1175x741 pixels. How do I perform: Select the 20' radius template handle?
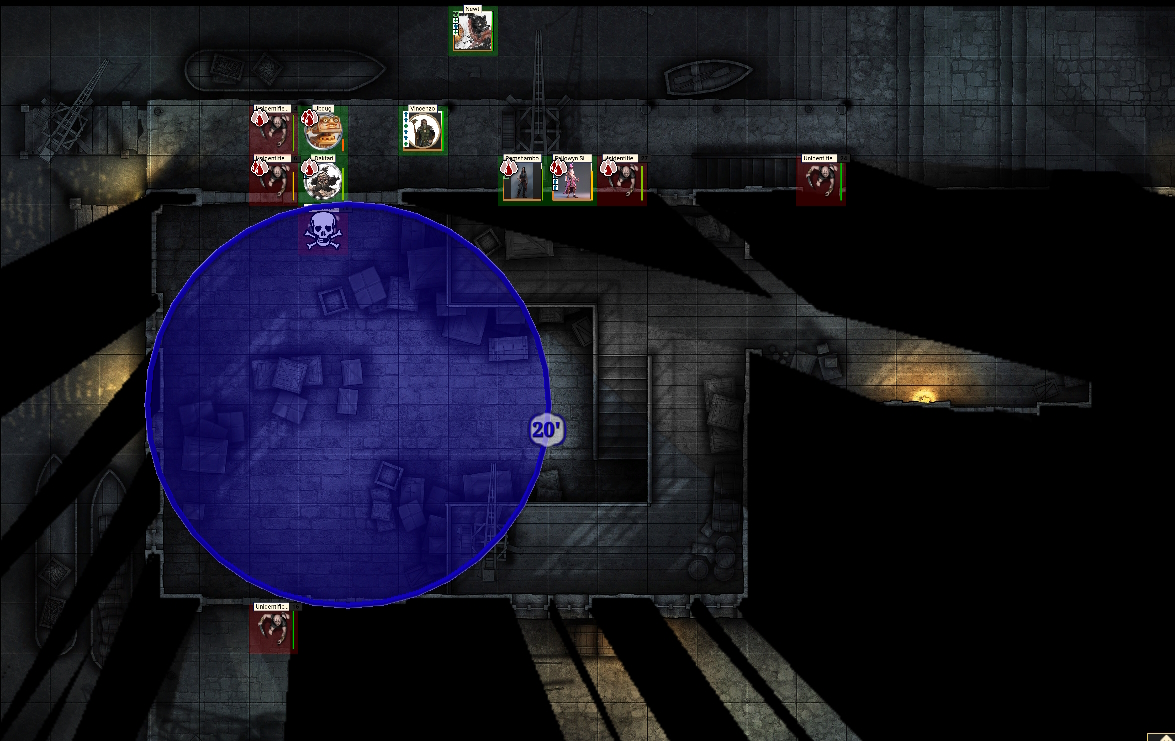(x=547, y=431)
